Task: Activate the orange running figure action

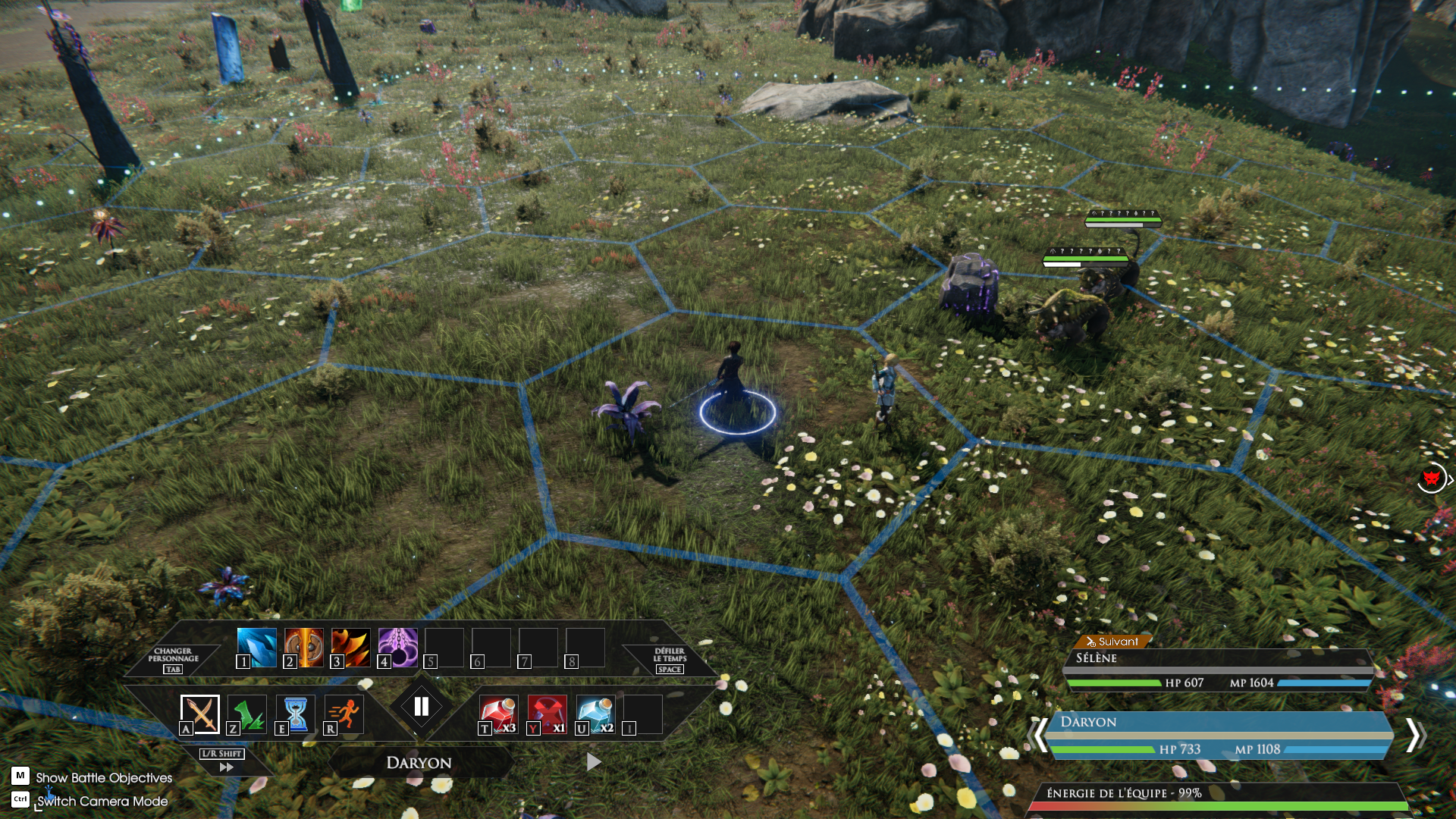Action: point(344,714)
